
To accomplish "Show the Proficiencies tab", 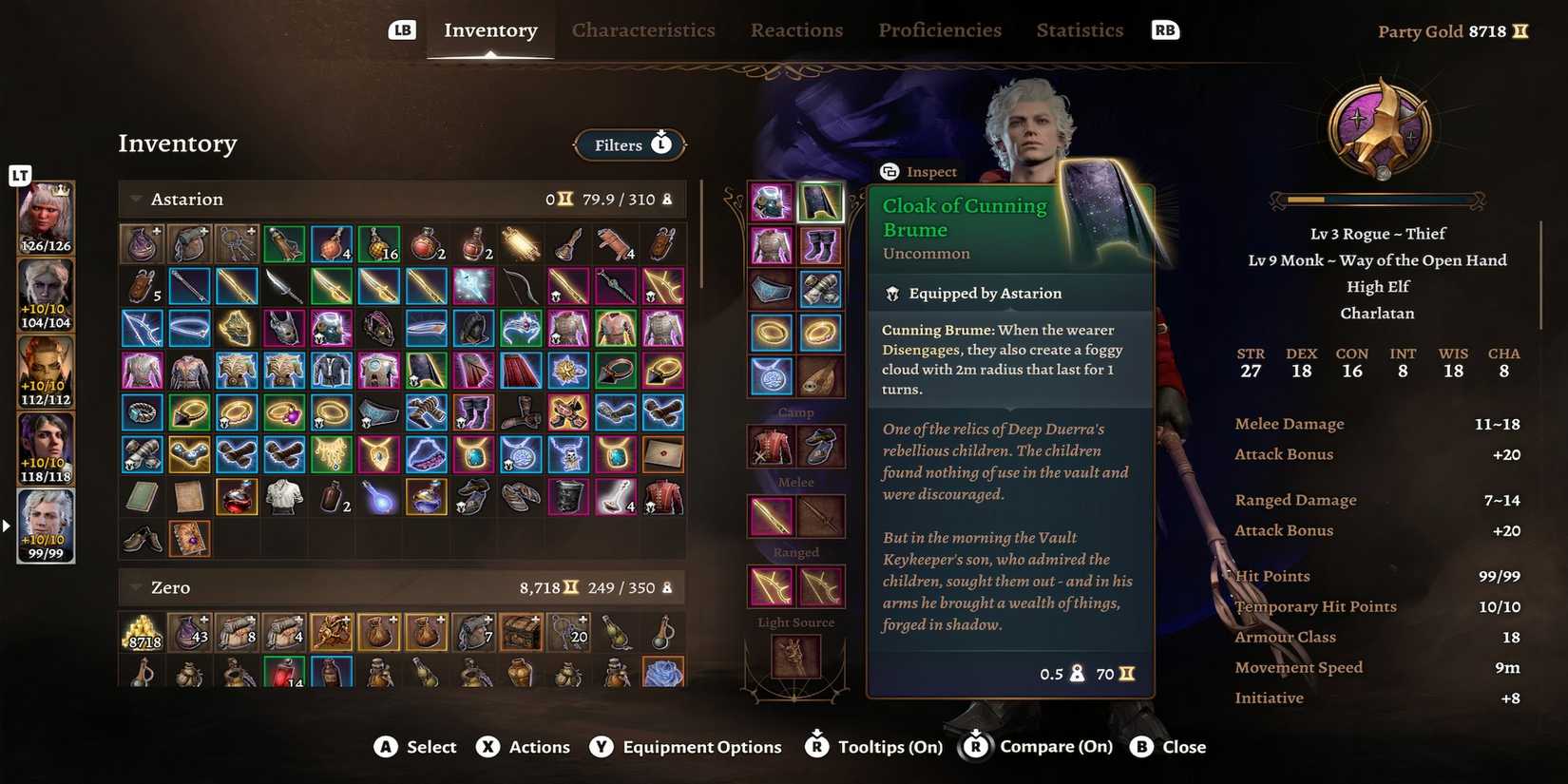I will click(939, 30).
